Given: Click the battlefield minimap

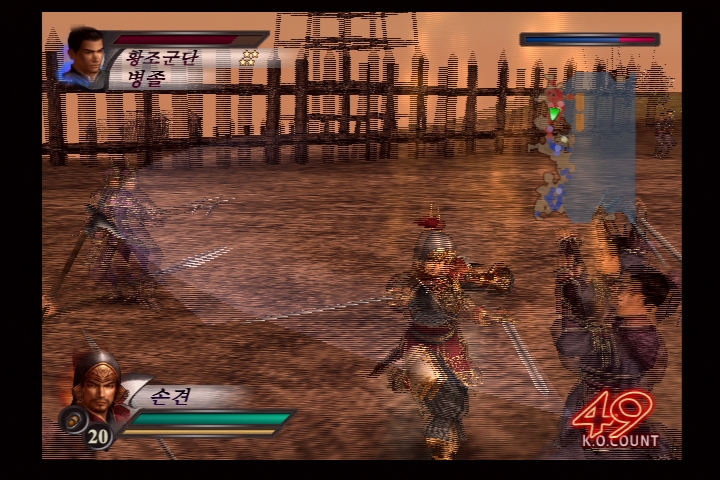Looking at the screenshot, I should (x=585, y=145).
